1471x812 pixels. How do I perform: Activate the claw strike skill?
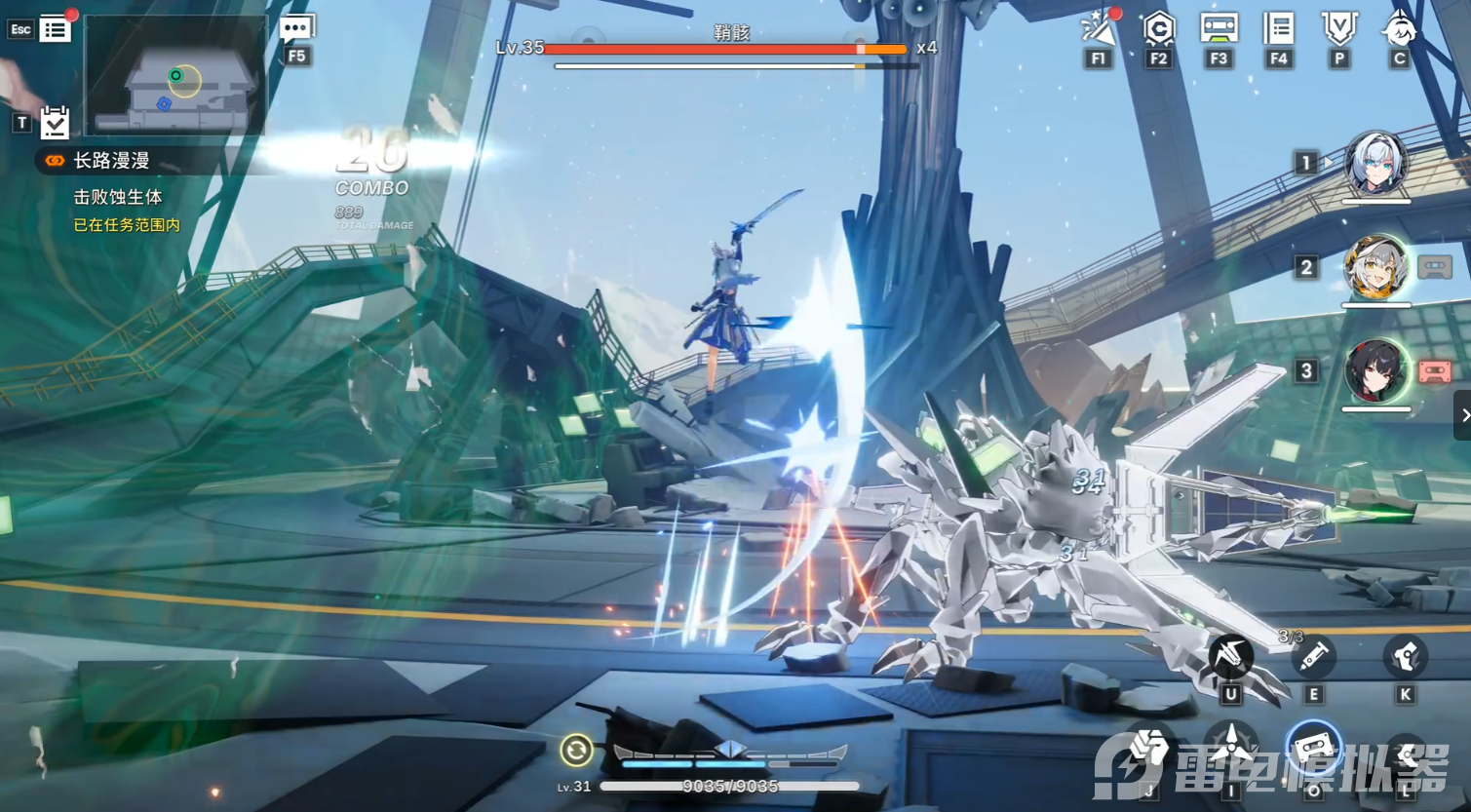coord(1230,656)
